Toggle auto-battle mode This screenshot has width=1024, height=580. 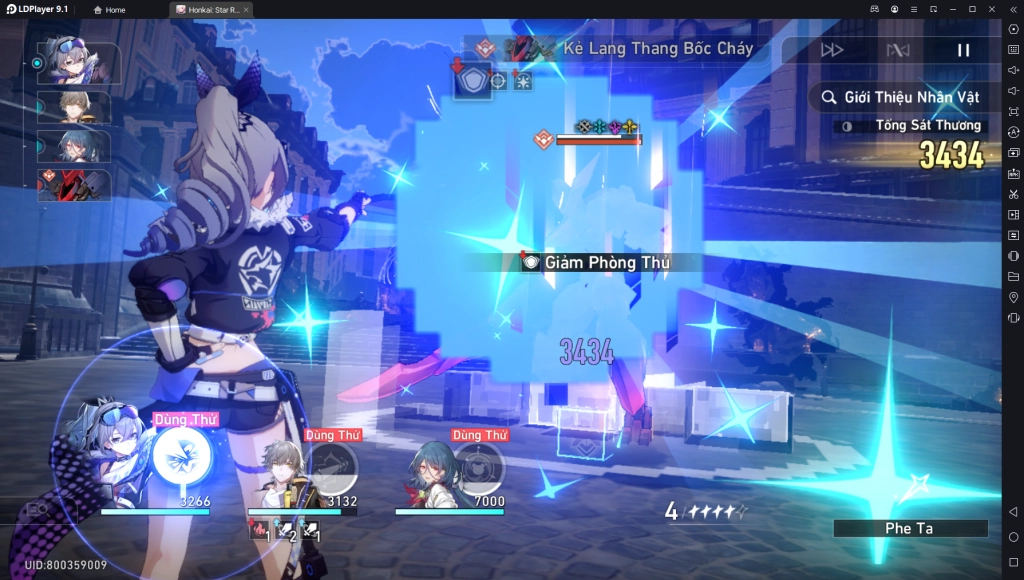point(897,50)
